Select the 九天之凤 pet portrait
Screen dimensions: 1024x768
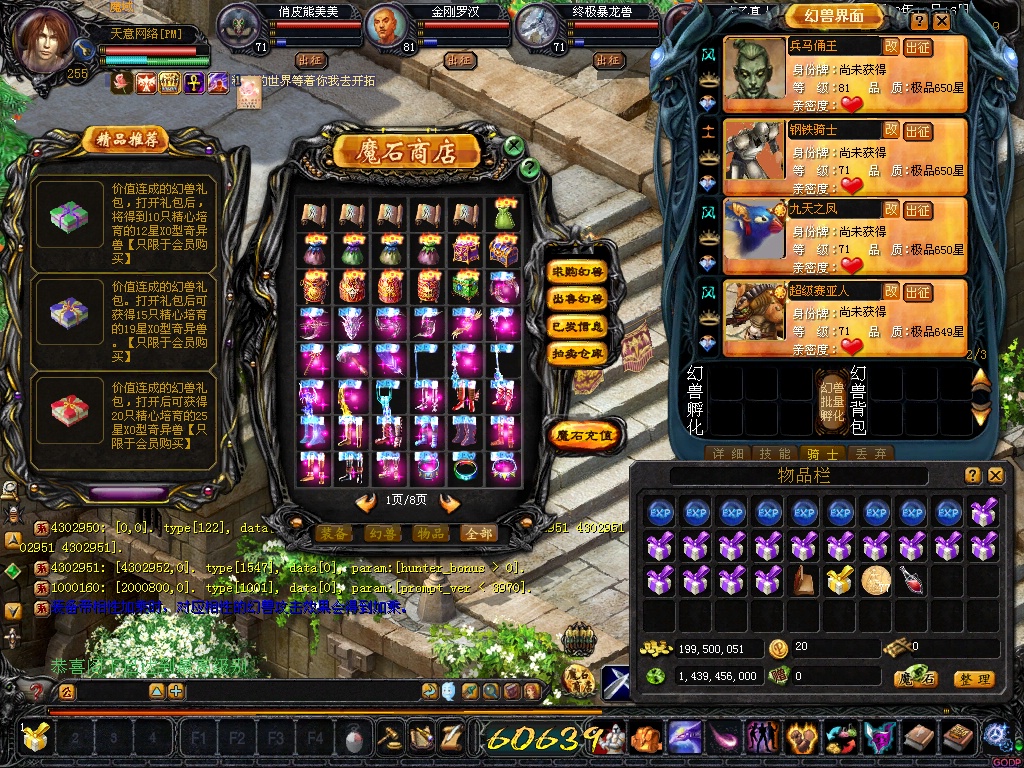(x=755, y=231)
